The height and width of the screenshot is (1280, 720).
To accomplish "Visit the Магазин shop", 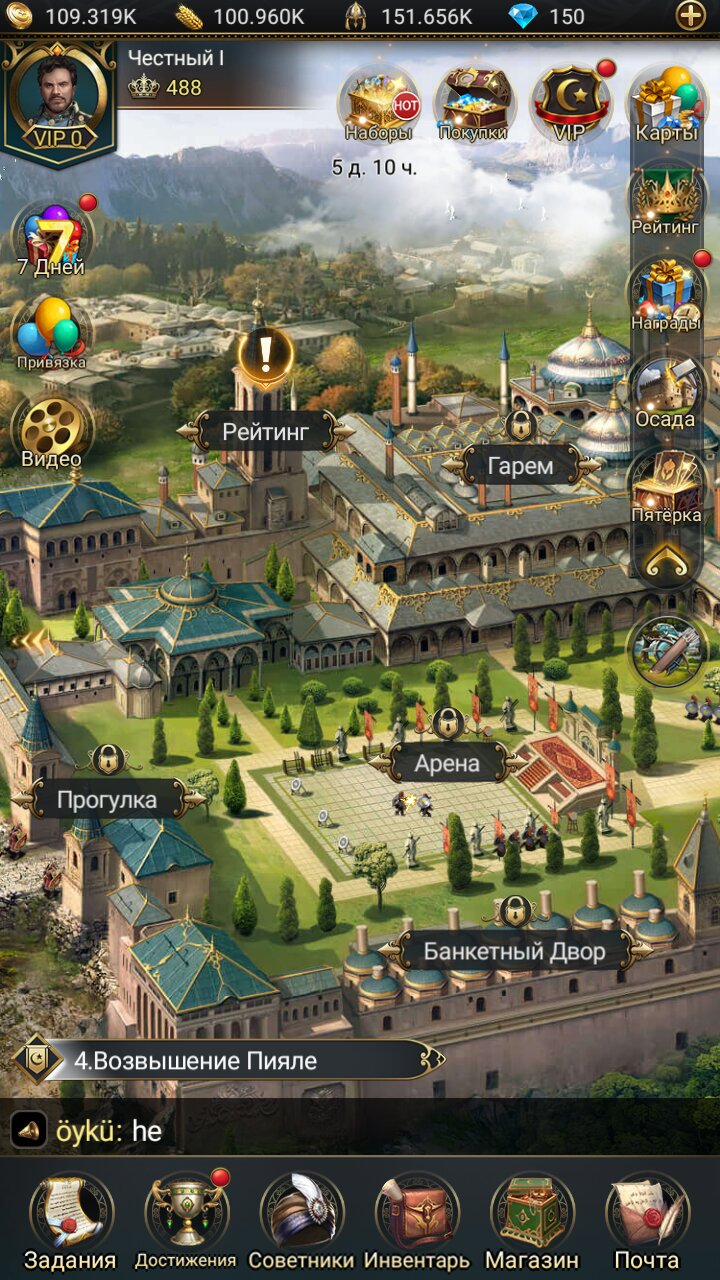I will coord(532,1221).
